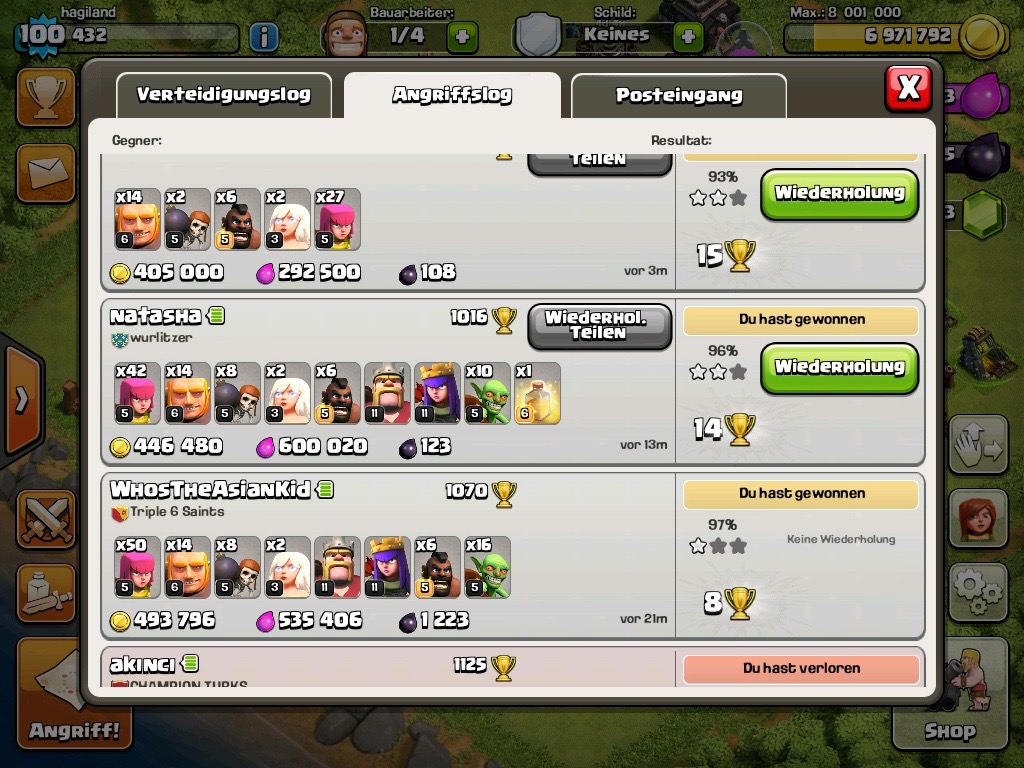Add a builder with the green plus
1024x768 pixels.
coord(461,37)
